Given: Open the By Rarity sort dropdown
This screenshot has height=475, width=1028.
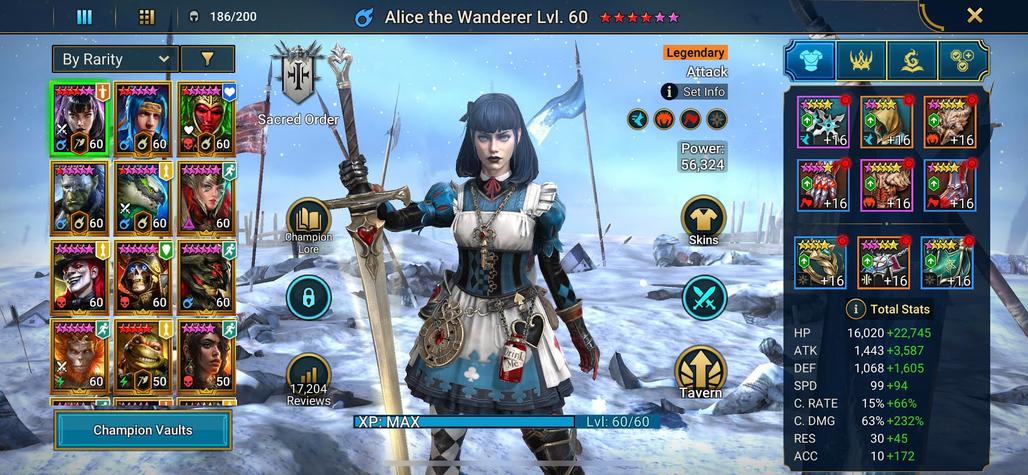Looking at the screenshot, I should coord(115,59).
